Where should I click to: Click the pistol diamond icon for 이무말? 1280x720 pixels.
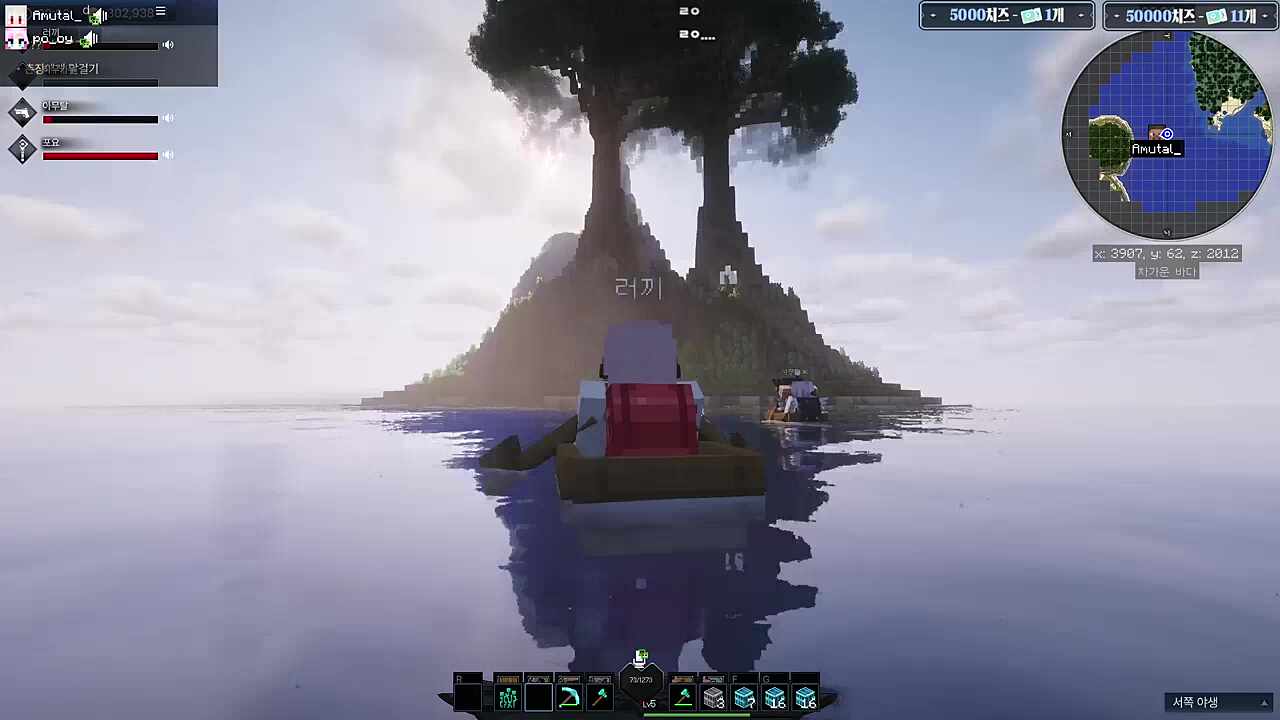(22, 112)
